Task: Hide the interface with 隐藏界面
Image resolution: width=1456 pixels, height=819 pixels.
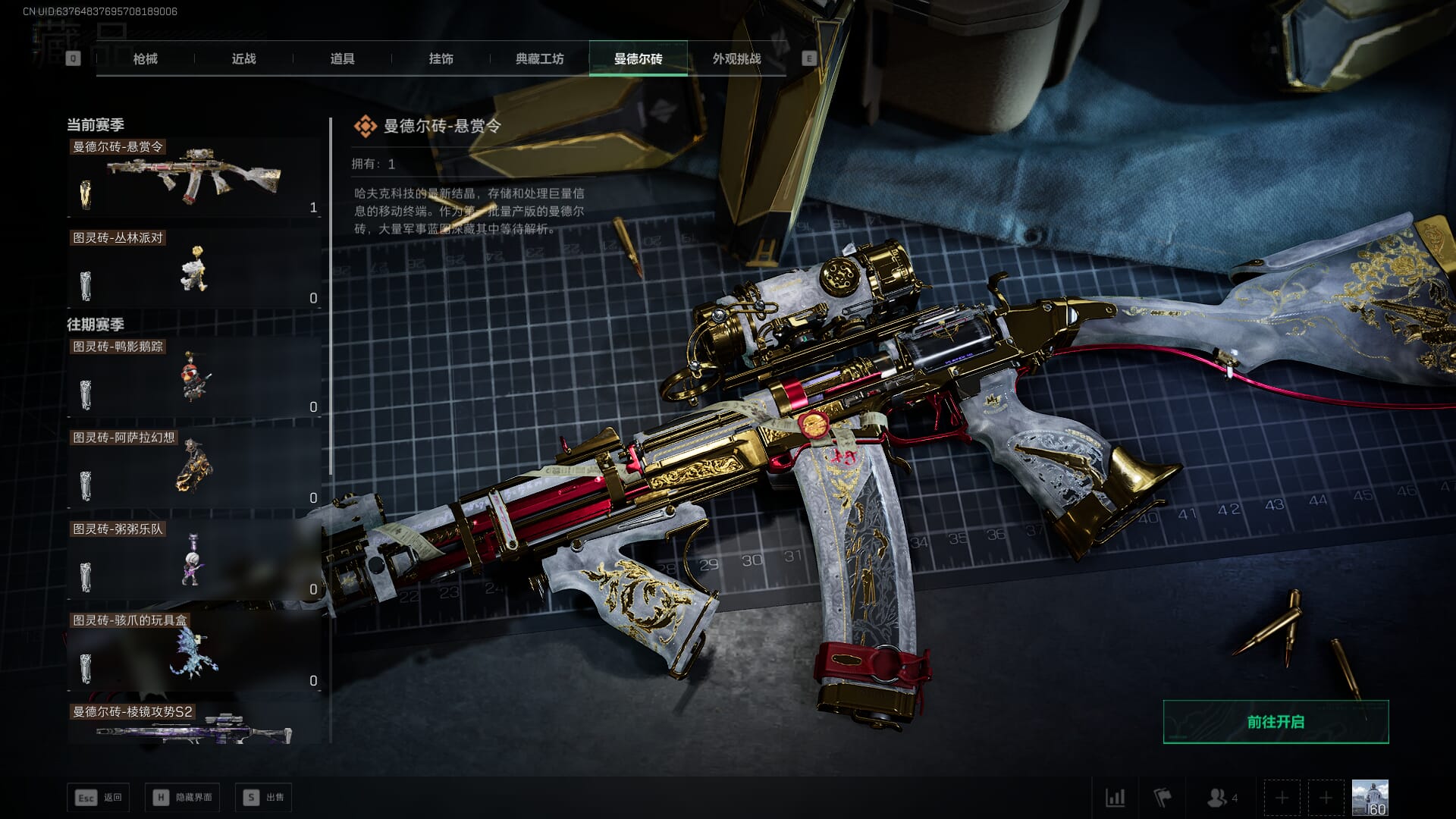Action: click(183, 797)
